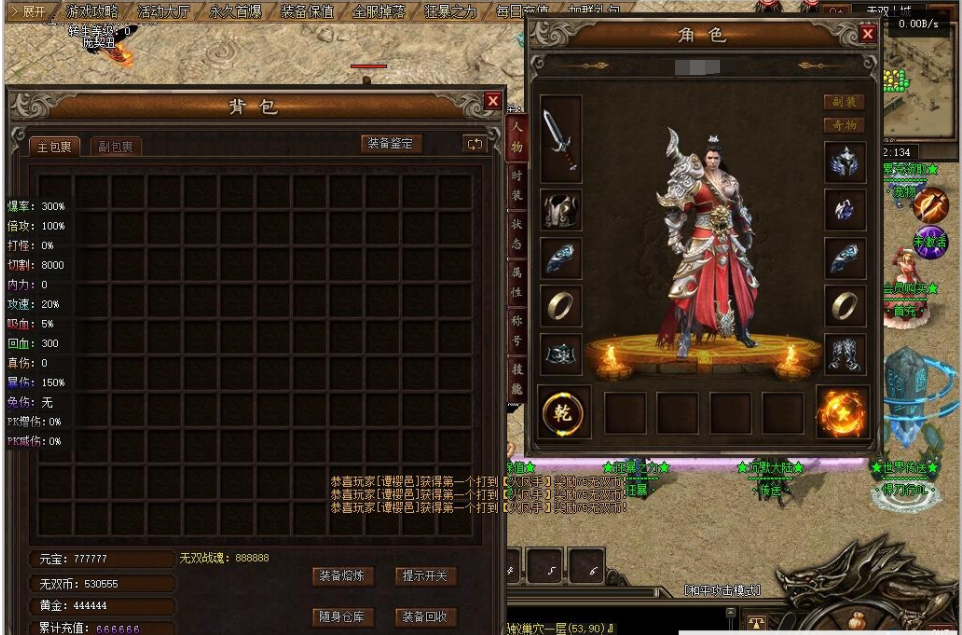The image size is (962, 635).
Task: Select the equipped chest armor slot
Action: 561,210
